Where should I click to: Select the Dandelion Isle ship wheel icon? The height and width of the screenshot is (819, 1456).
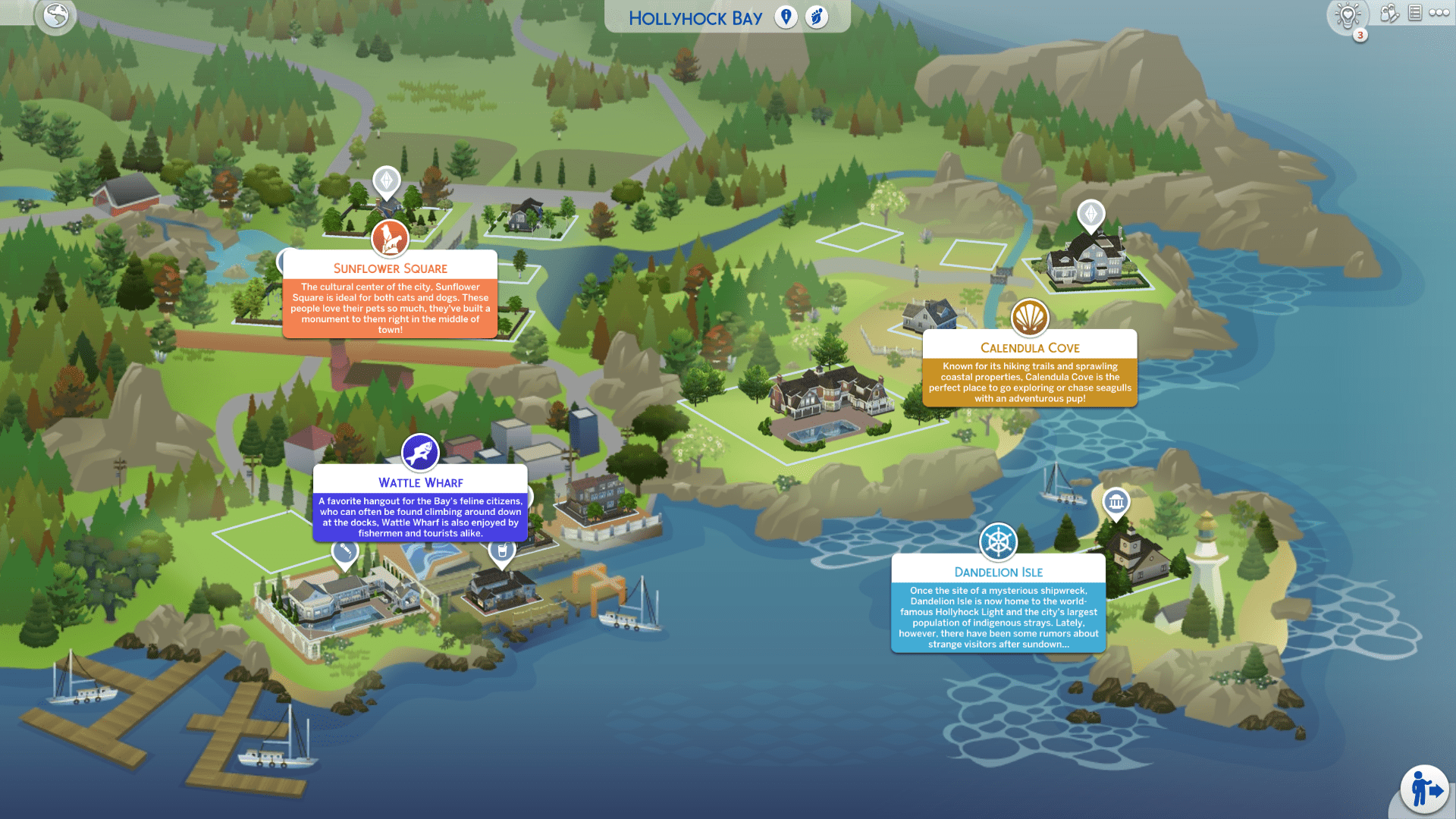point(998,542)
